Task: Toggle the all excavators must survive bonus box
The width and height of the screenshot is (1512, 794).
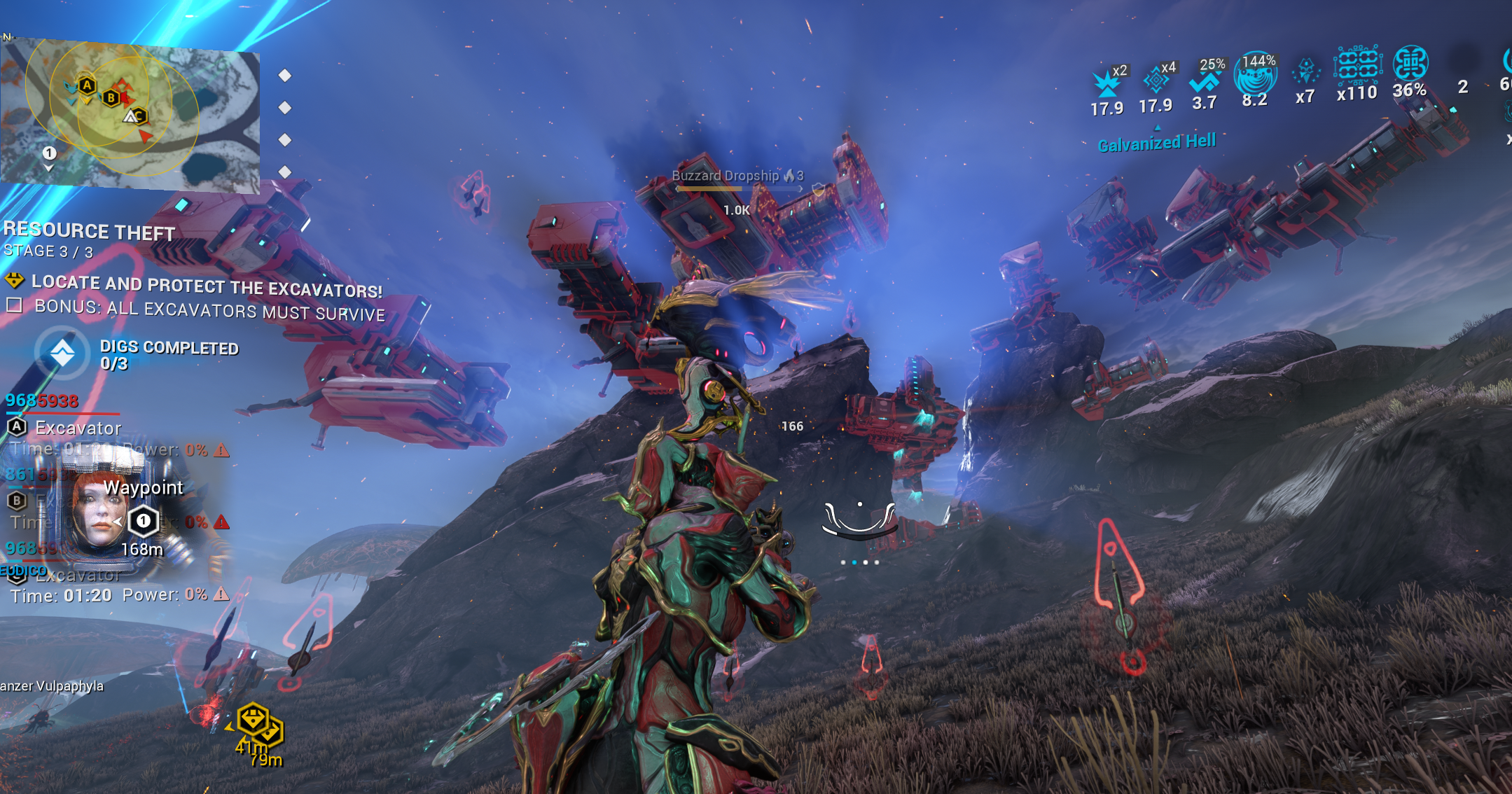Action: (14, 305)
